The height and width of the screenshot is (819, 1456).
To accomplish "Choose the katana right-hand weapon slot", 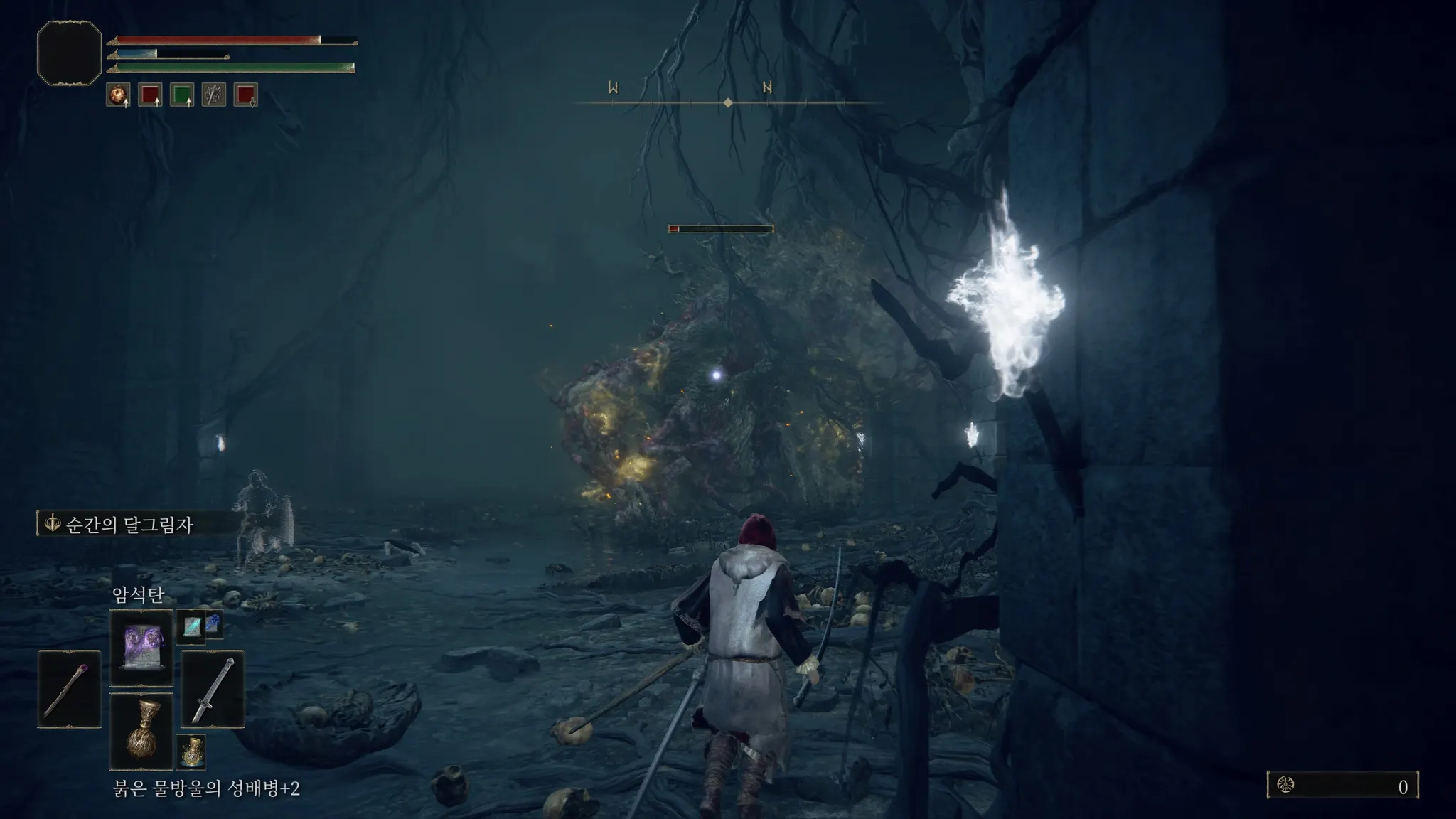I will (x=213, y=689).
